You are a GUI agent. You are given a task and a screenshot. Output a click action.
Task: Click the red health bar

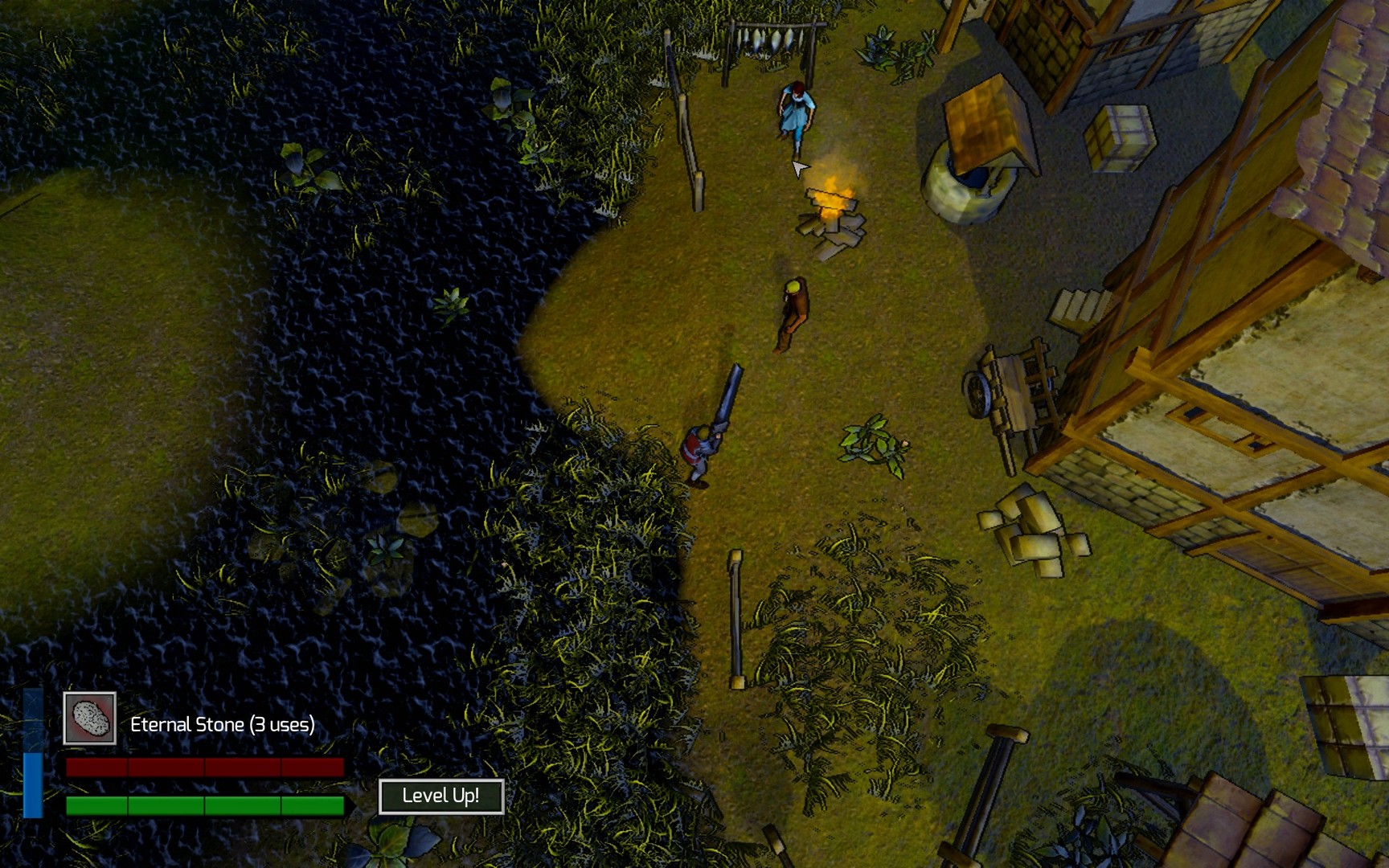[205, 768]
